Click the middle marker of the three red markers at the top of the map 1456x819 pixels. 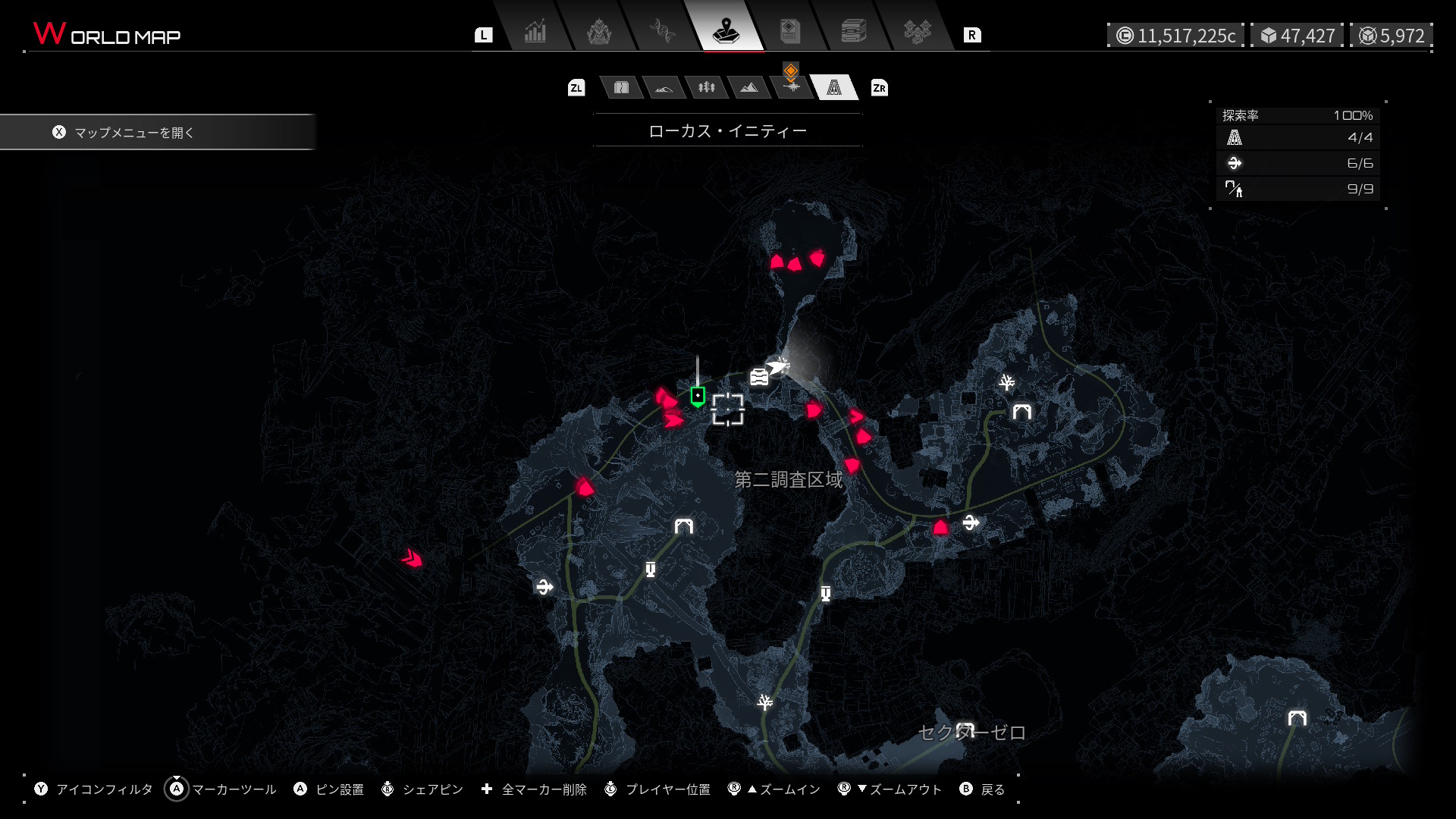[795, 265]
